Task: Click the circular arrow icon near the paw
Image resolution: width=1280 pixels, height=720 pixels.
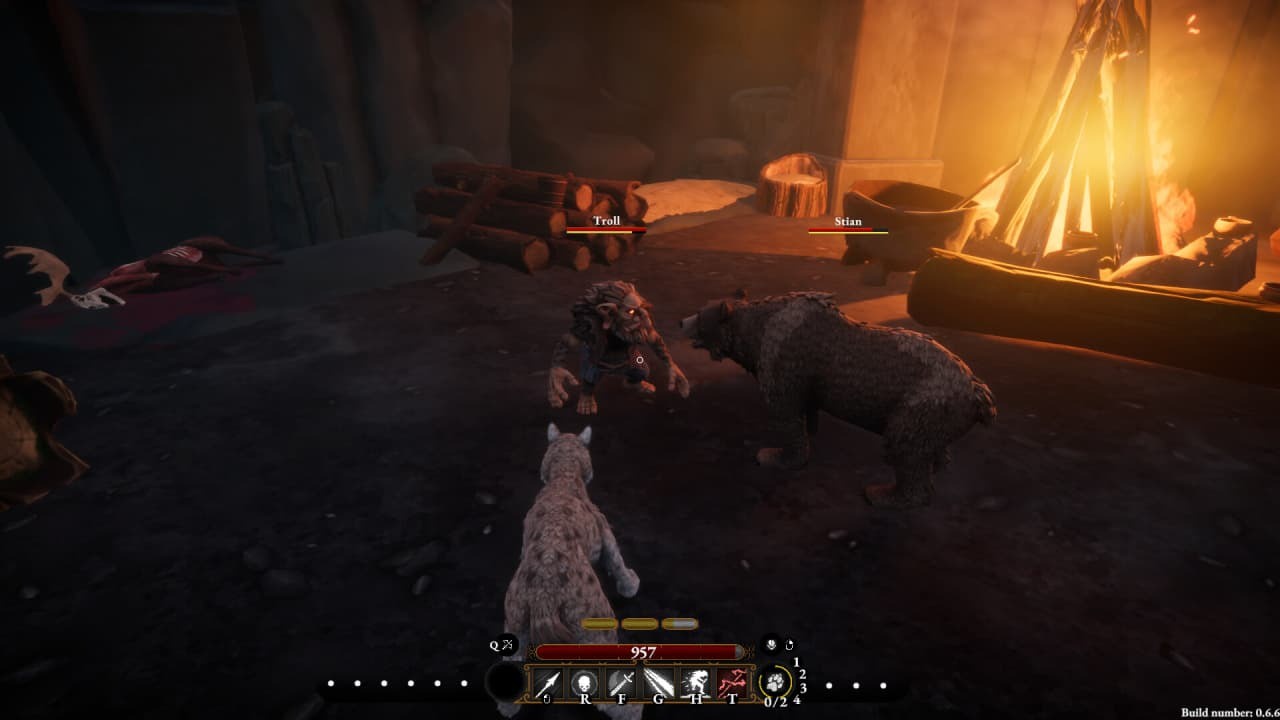Action: click(789, 645)
